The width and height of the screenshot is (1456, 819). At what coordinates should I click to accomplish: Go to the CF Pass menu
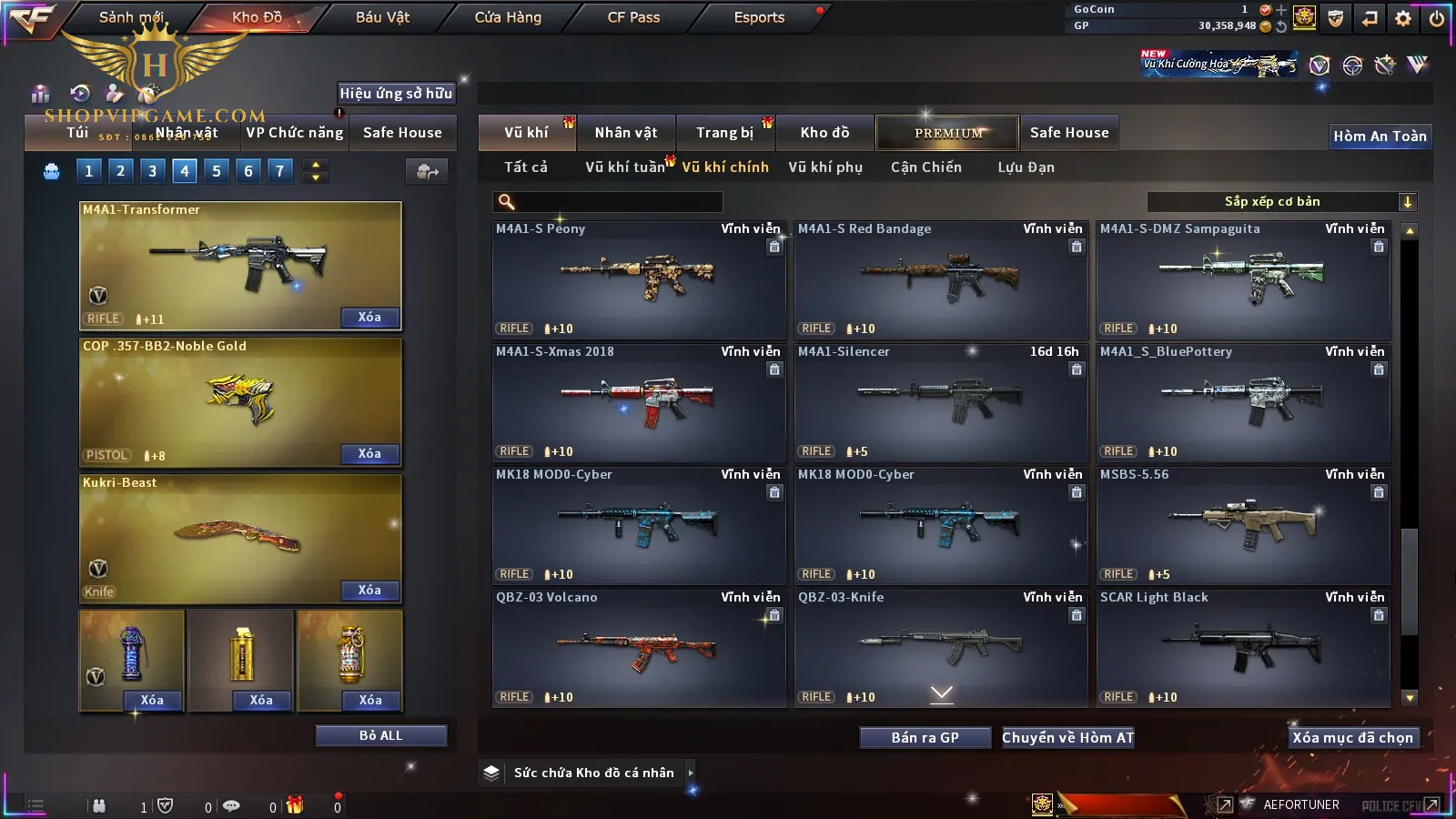(633, 17)
